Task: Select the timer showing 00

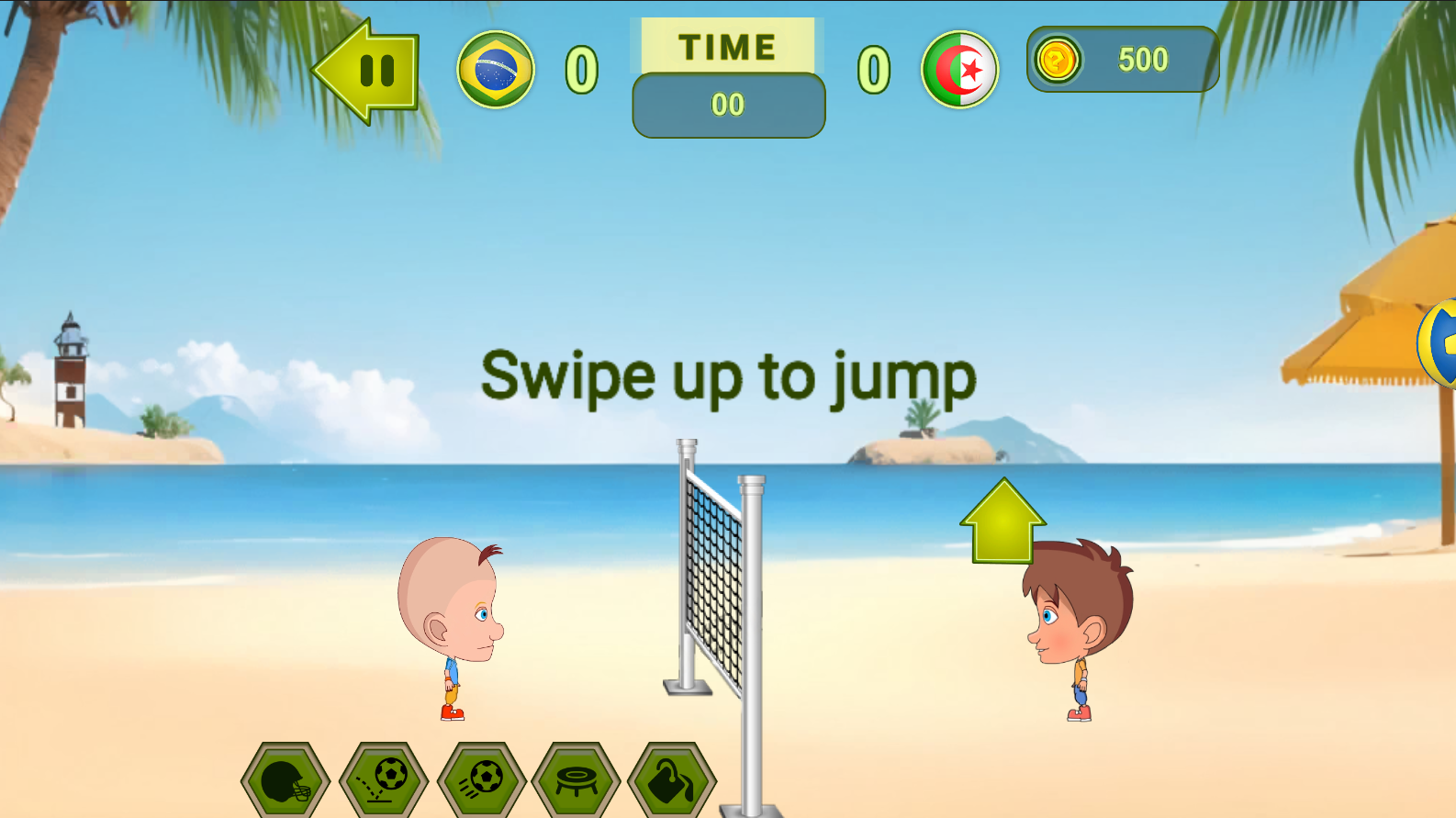Action: (x=728, y=105)
